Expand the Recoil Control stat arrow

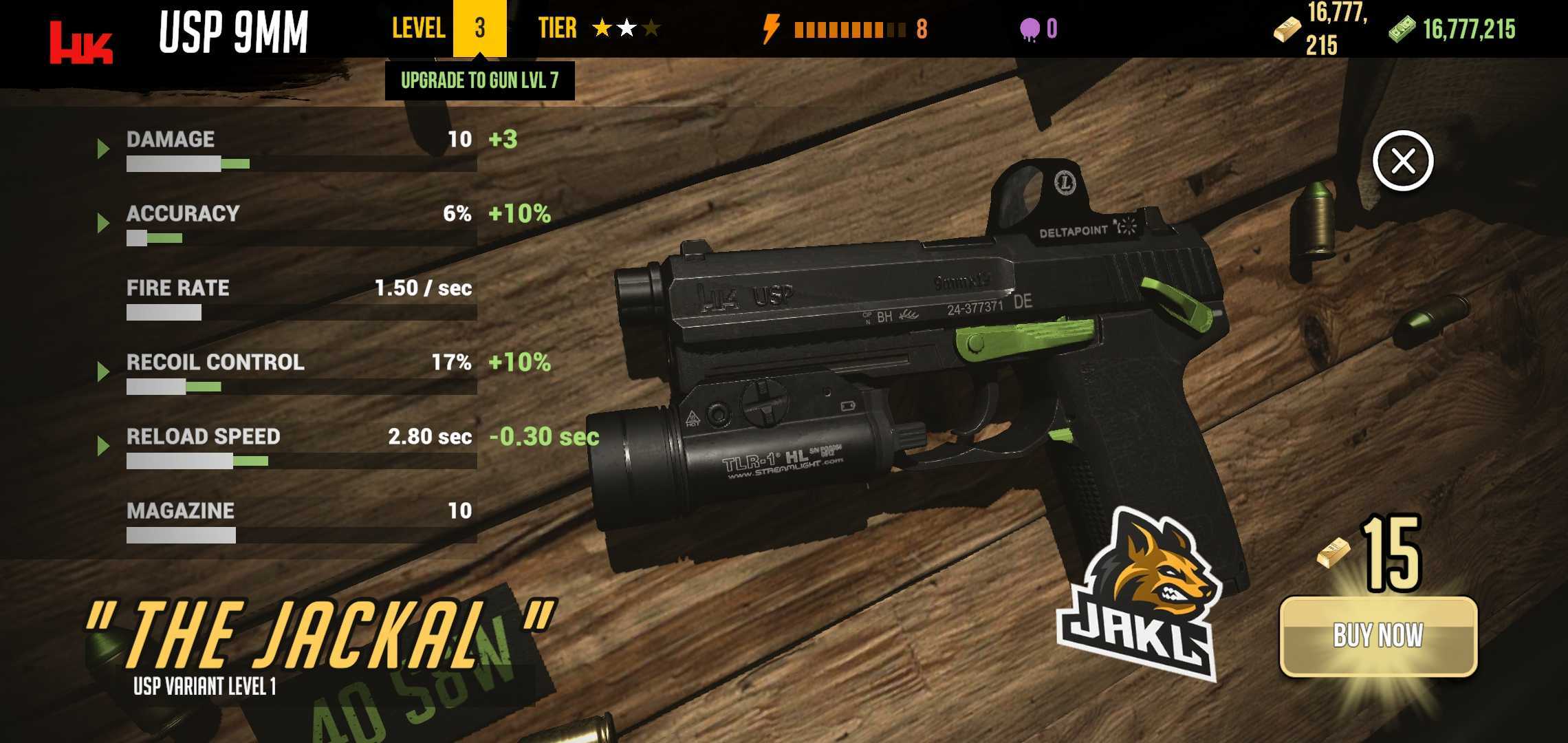pos(103,371)
